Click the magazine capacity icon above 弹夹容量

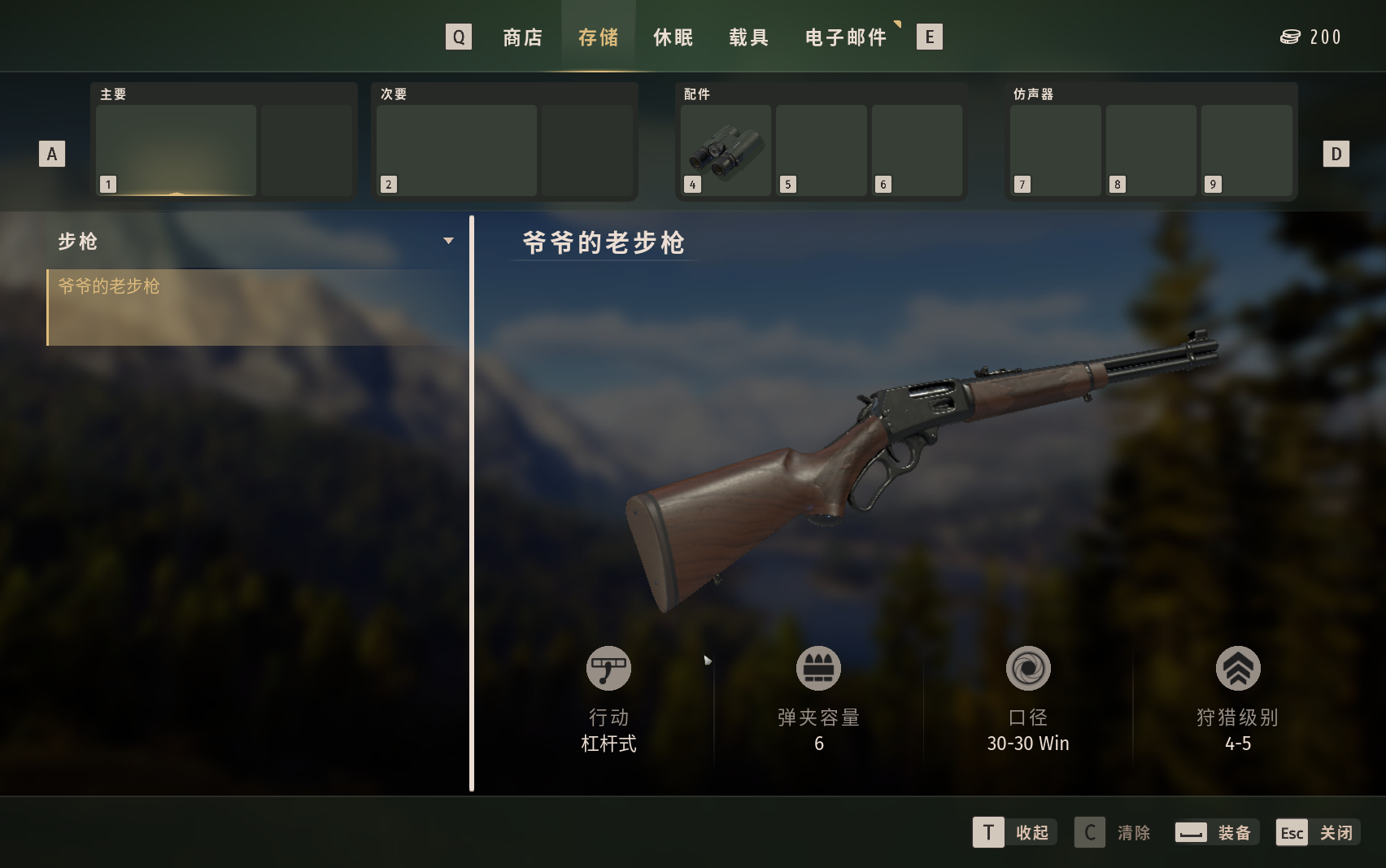[x=818, y=668]
